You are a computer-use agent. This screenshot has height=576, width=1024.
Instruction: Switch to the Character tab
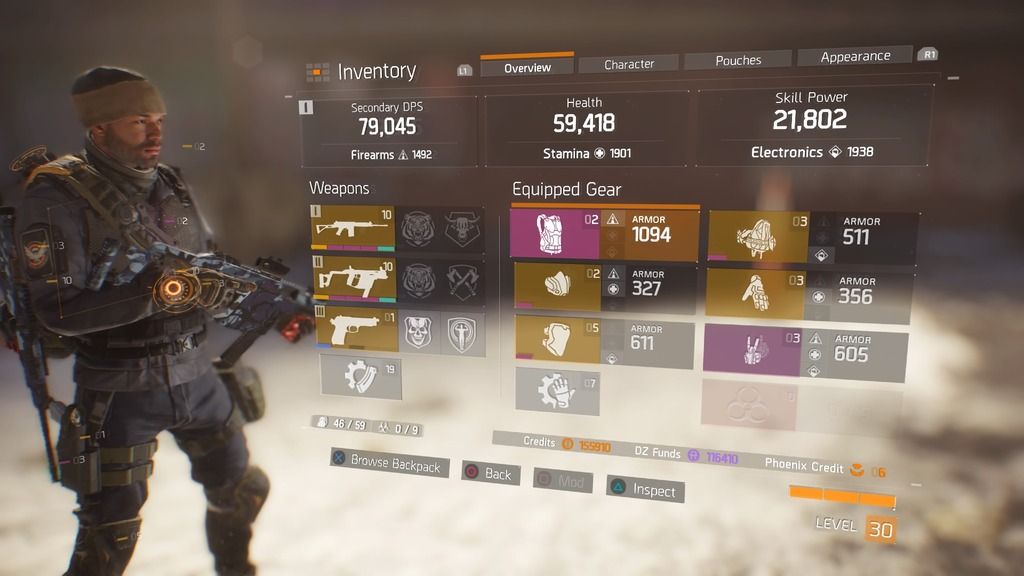pos(629,64)
